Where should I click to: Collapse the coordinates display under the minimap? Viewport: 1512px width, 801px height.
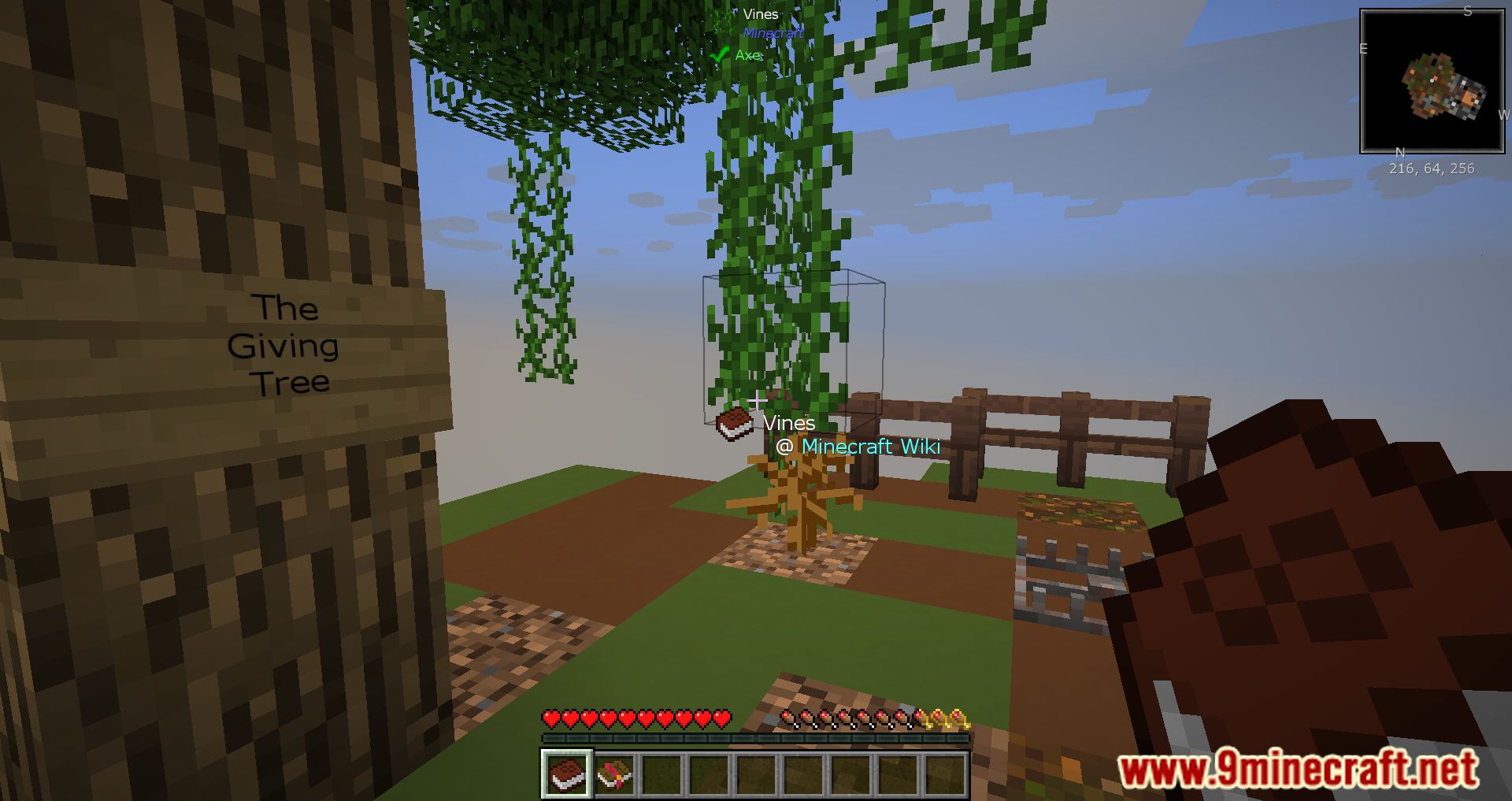click(x=1431, y=169)
